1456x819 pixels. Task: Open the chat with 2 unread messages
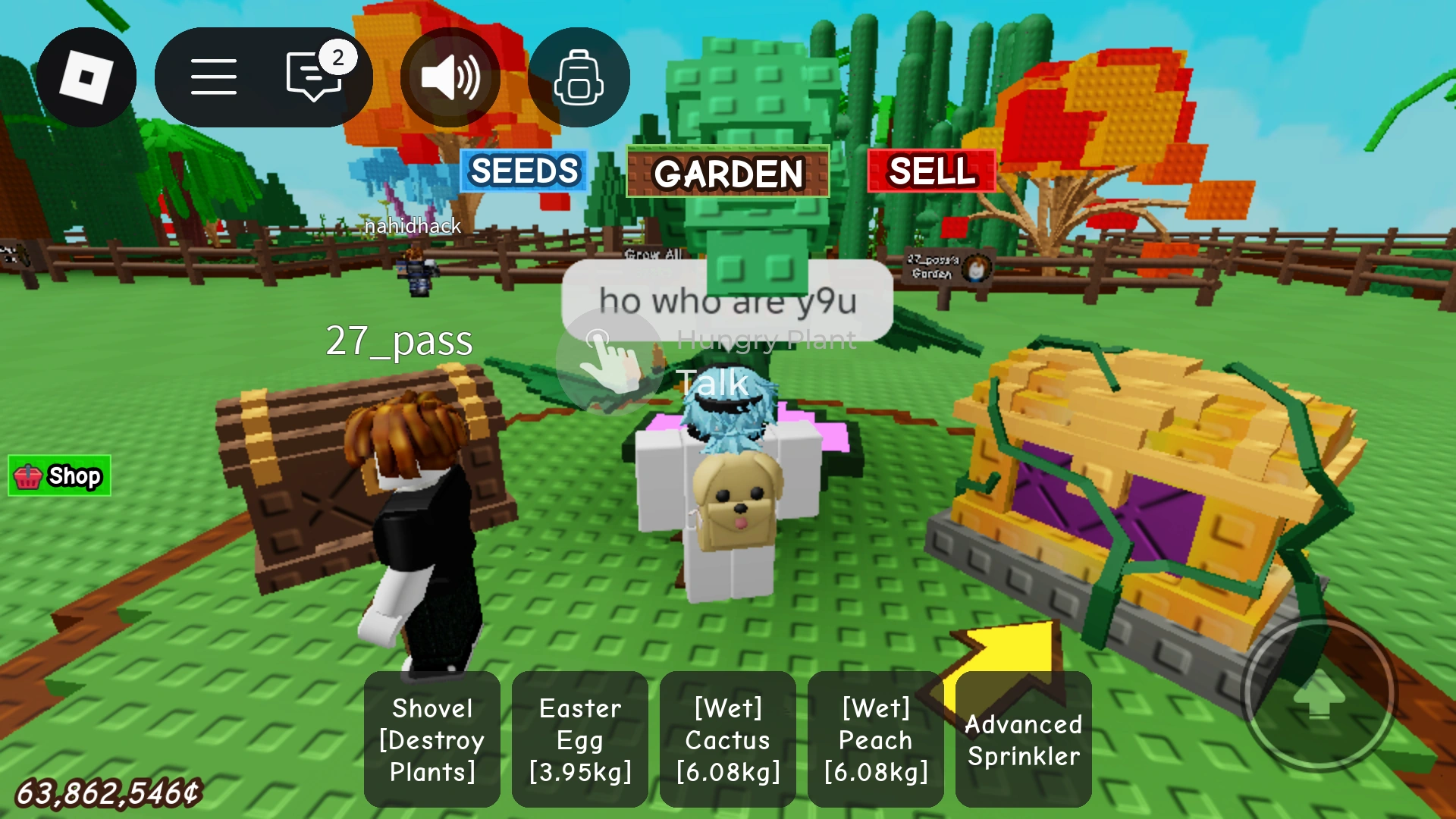313,76
